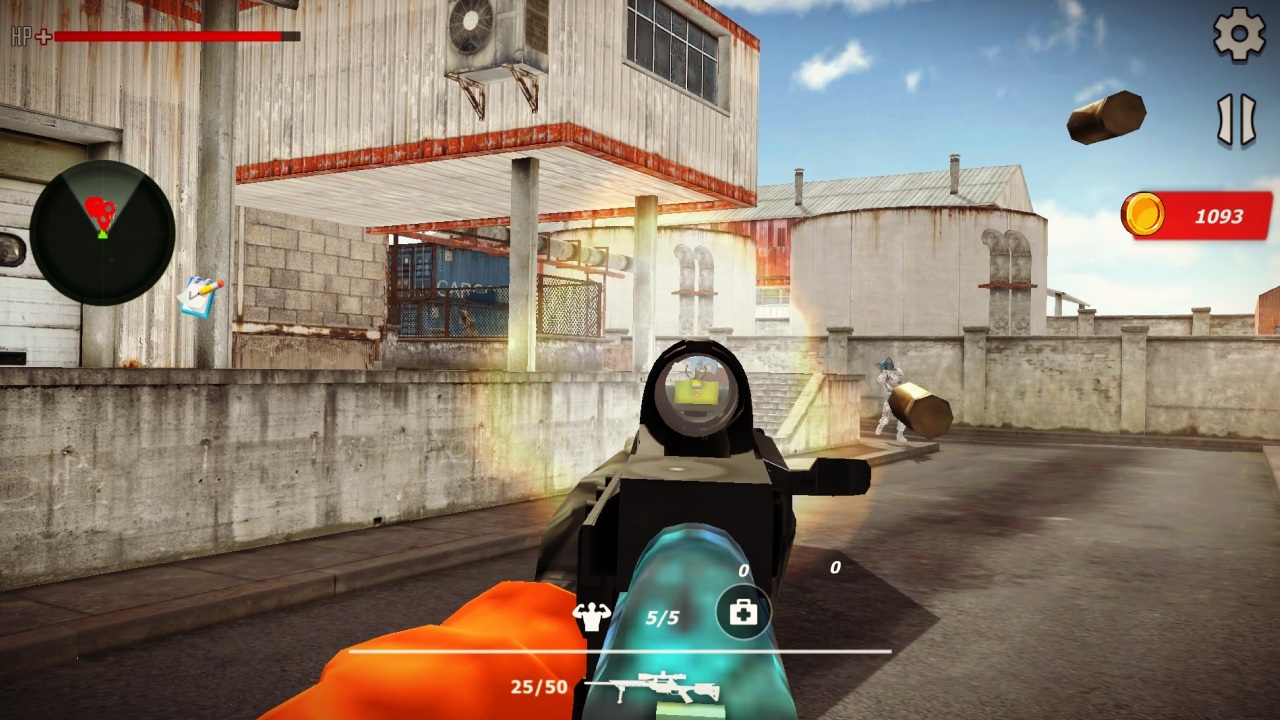
Task: Tap the 5/5 magazine counter to reload
Action: click(x=664, y=616)
